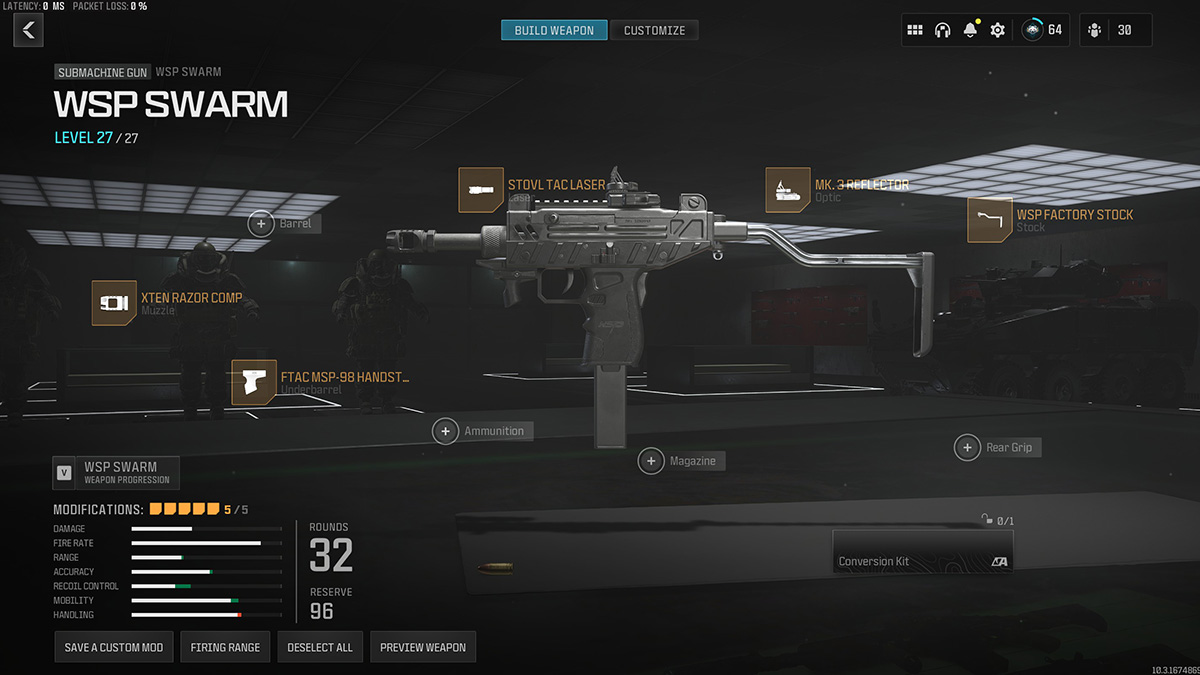This screenshot has height=675, width=1200.
Task: Save a custom mod
Action: (x=114, y=647)
